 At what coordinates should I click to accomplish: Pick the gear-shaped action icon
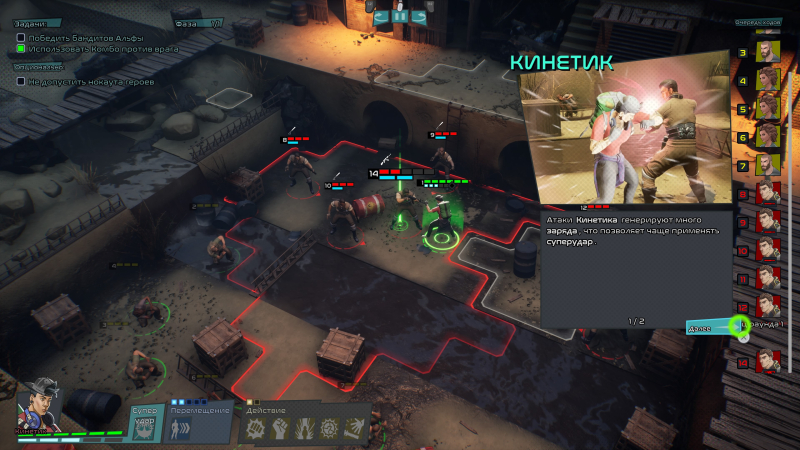click(x=329, y=429)
